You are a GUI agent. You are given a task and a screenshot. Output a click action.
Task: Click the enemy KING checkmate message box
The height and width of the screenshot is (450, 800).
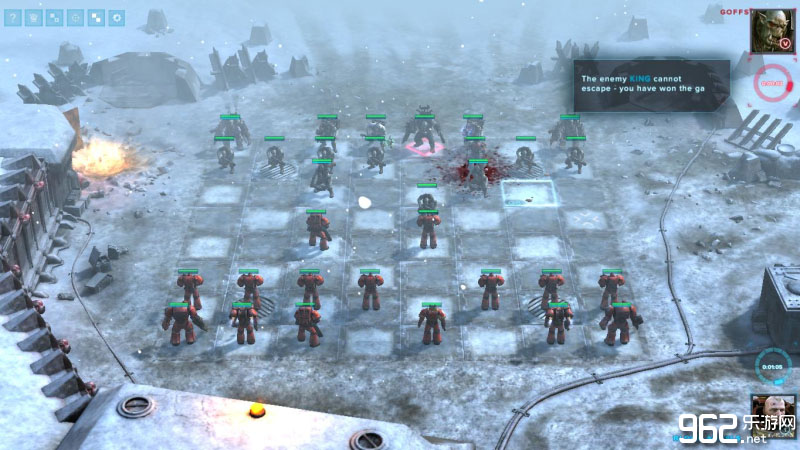coord(651,85)
